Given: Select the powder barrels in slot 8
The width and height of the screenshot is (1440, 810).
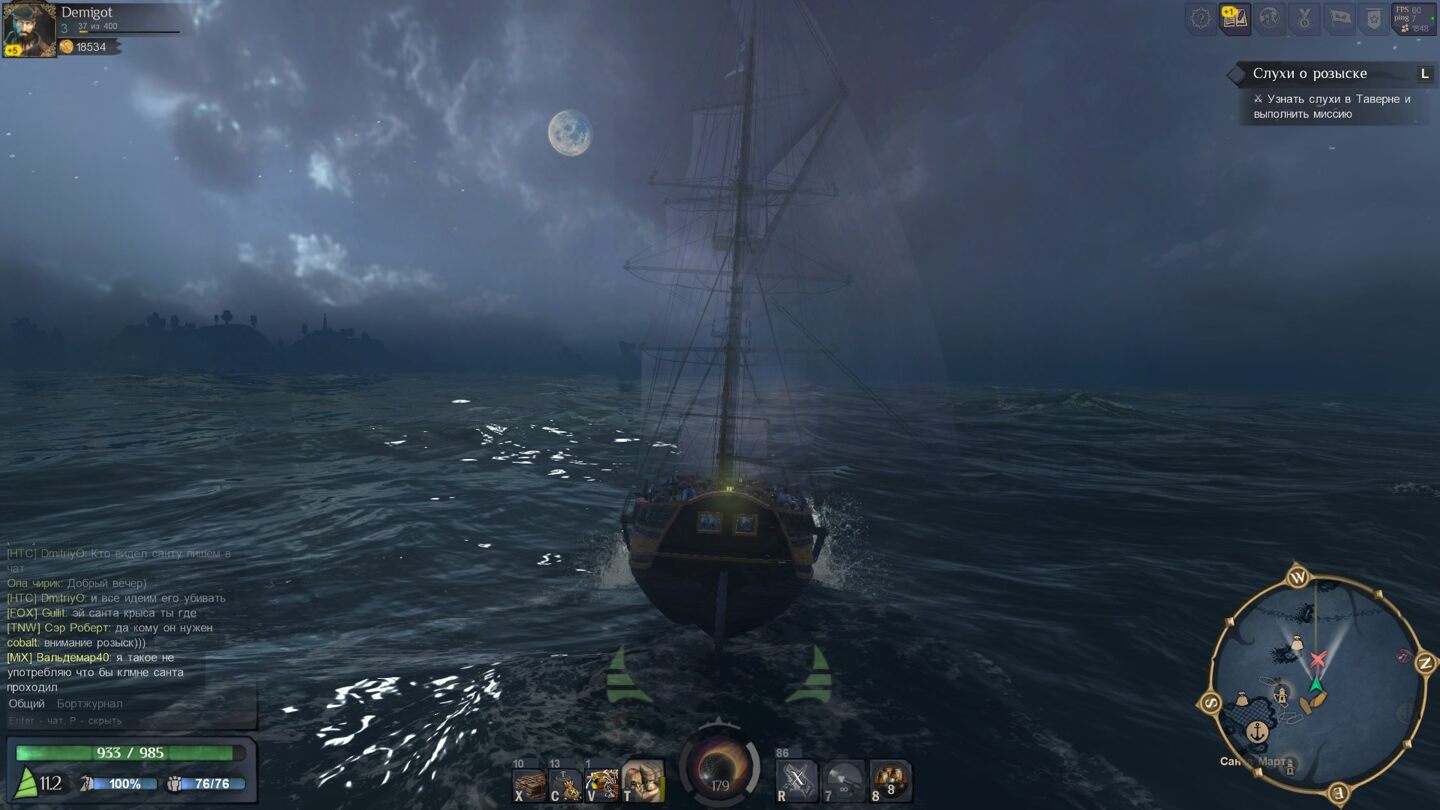Looking at the screenshot, I should (890, 781).
